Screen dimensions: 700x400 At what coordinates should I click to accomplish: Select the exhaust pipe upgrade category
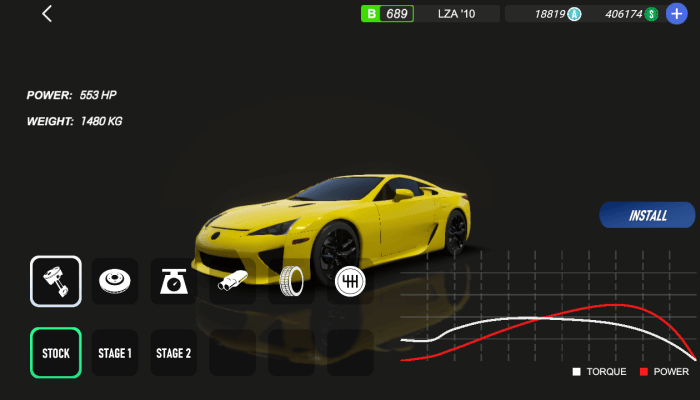coord(233,281)
